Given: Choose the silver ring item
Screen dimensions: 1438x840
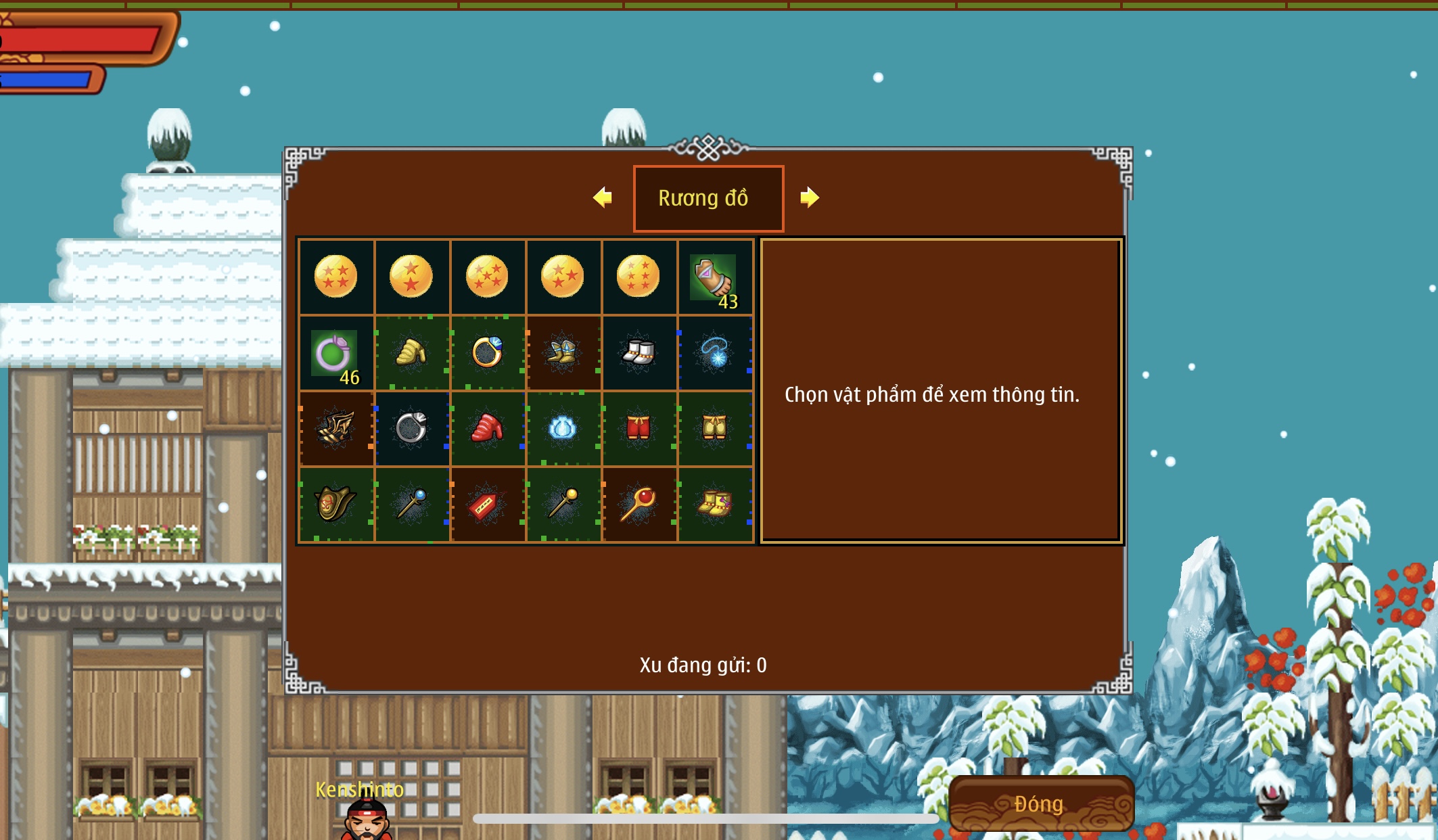Looking at the screenshot, I should (x=411, y=428).
